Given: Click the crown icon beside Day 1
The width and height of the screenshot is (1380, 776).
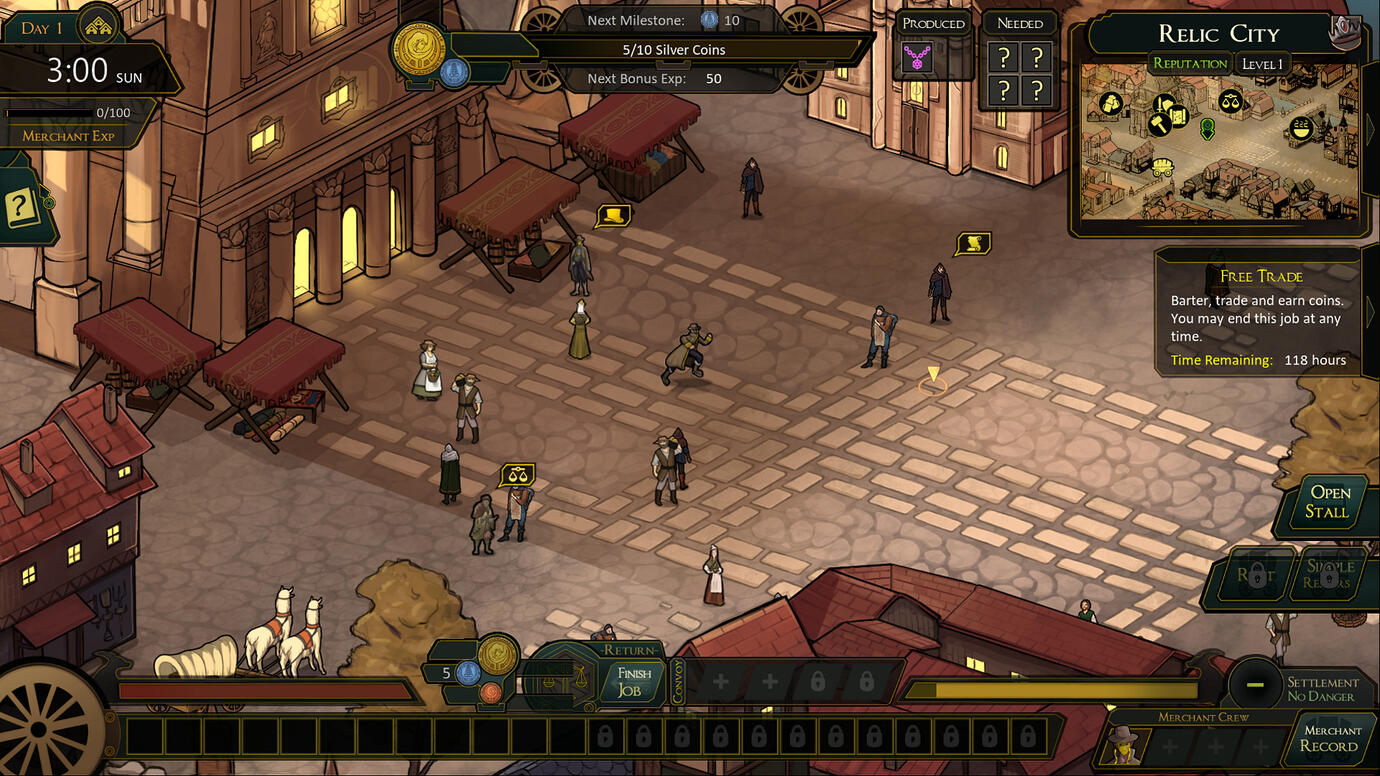Looking at the screenshot, I should (x=99, y=27).
